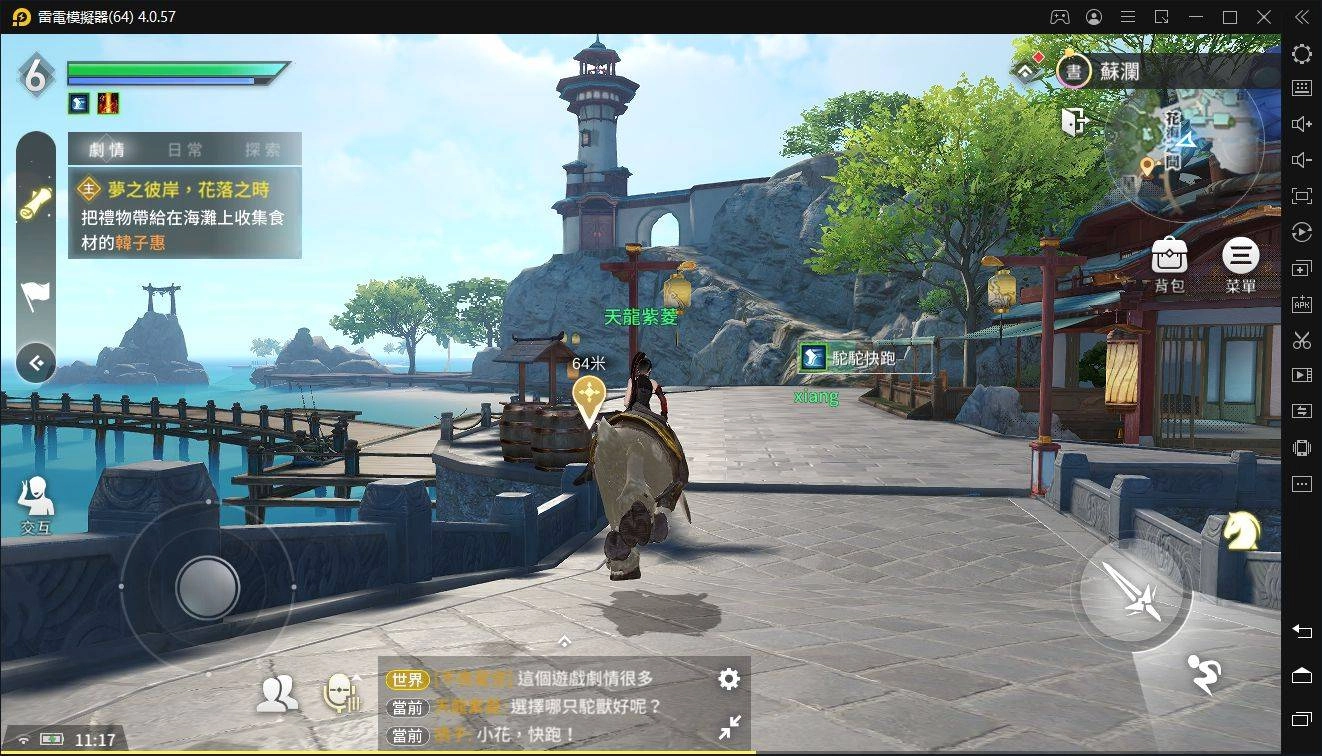Select the 劇情 quest tab
Image resolution: width=1322 pixels, height=756 pixels.
pos(107,150)
